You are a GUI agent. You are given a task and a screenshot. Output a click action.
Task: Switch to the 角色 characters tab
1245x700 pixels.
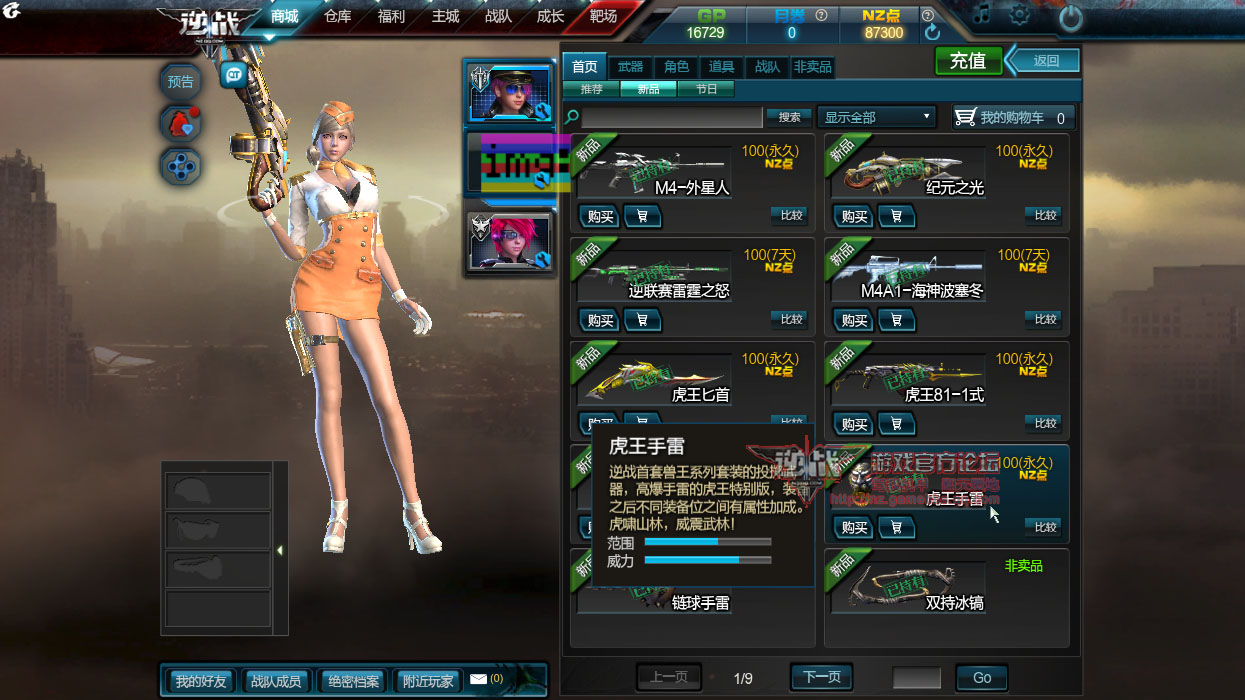coord(676,67)
